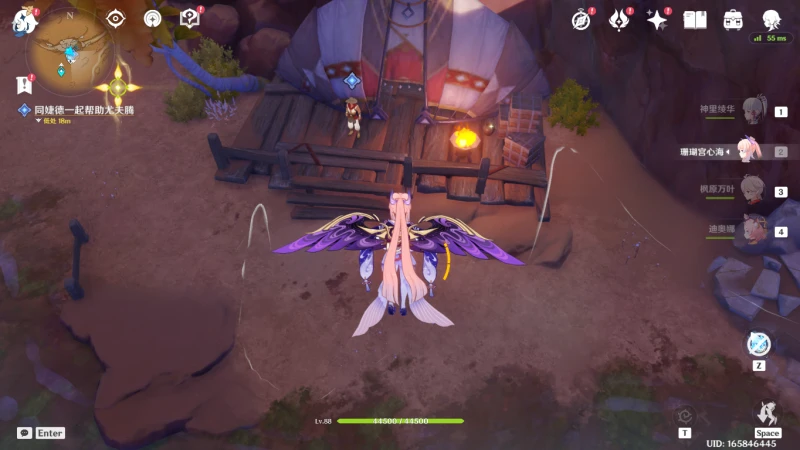Open the chat speech bubble
This screenshot has height=450, width=800.
click(24, 433)
